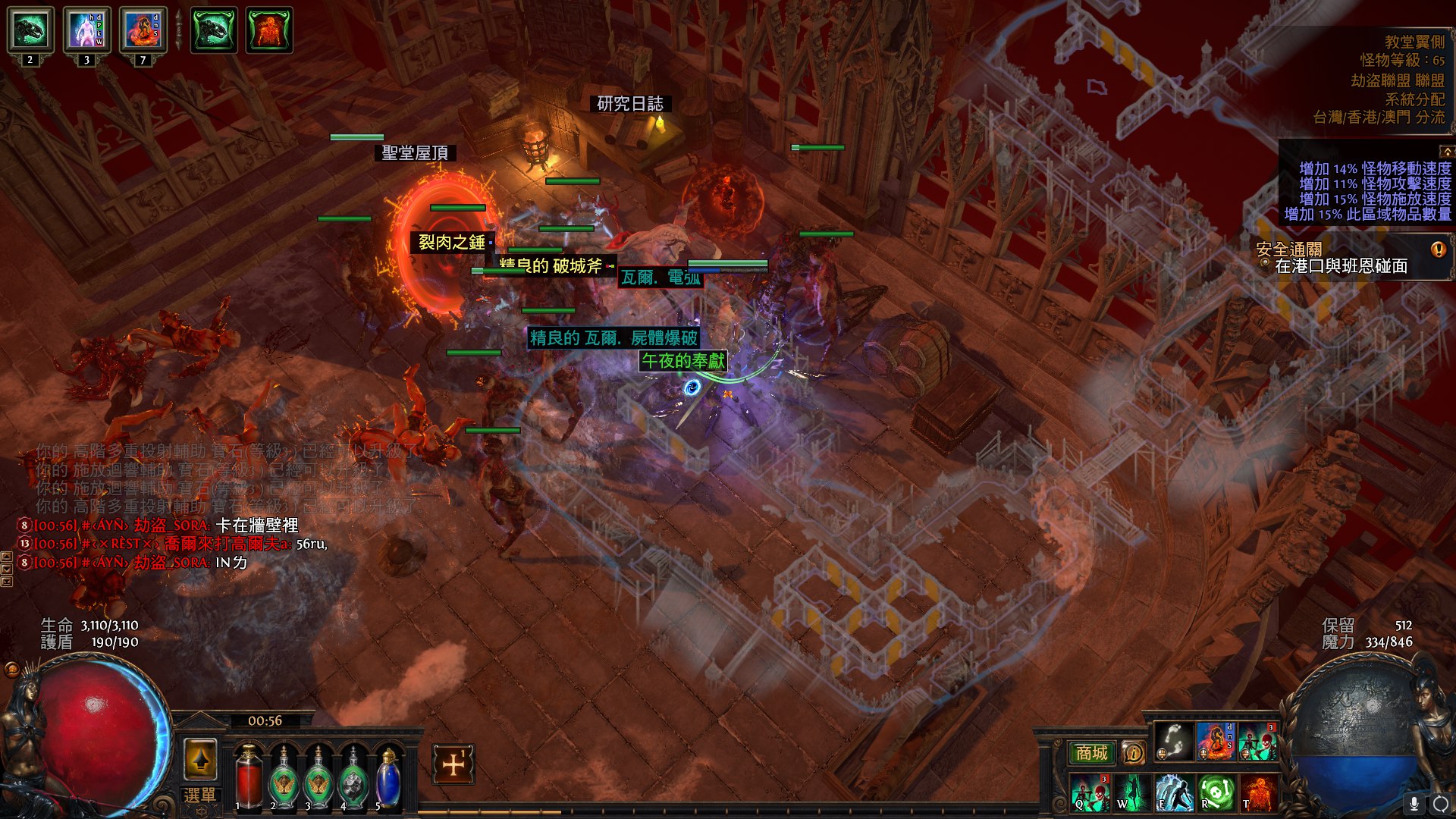Image resolution: width=1456 pixels, height=819 pixels.
Task: Click the pale figure buff icon numbered 3
Action: (x=86, y=31)
